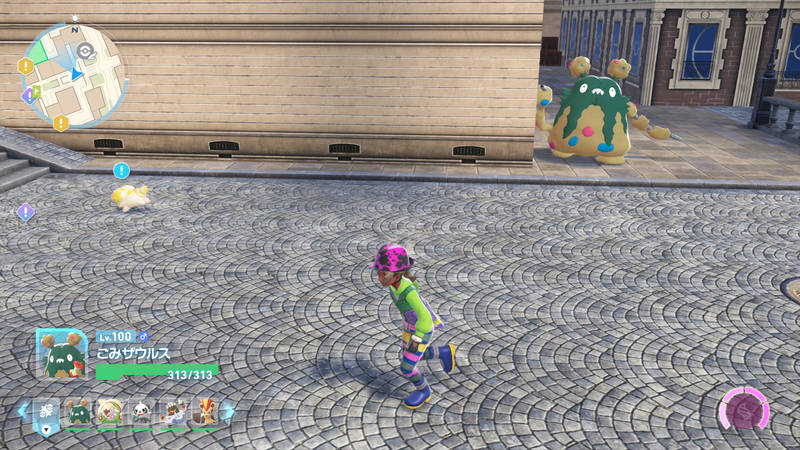Click the left arrow beside the party bar
800x450 pixels.
point(22,410)
